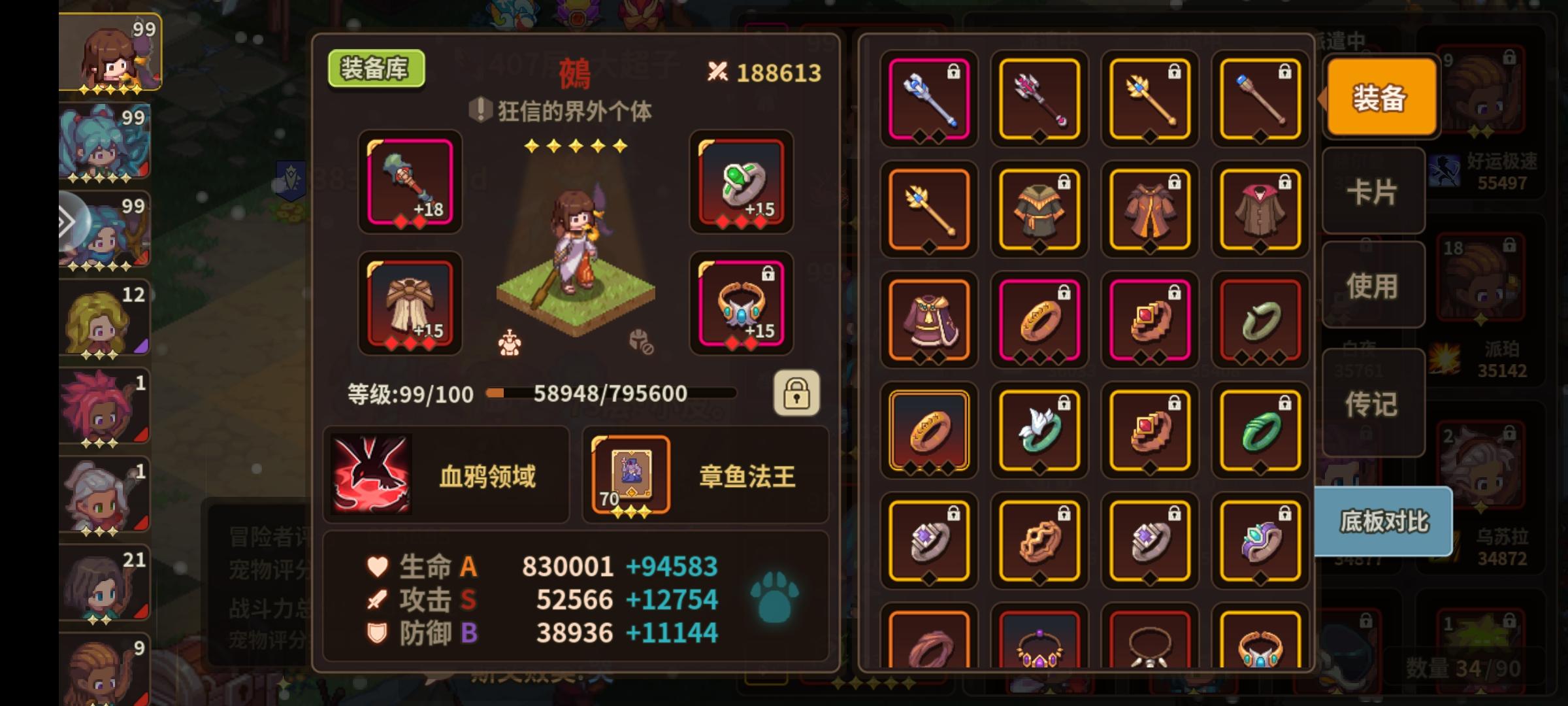Image resolution: width=1568 pixels, height=706 pixels.
Task: Switch to the 卡片 tab
Action: [1373, 192]
